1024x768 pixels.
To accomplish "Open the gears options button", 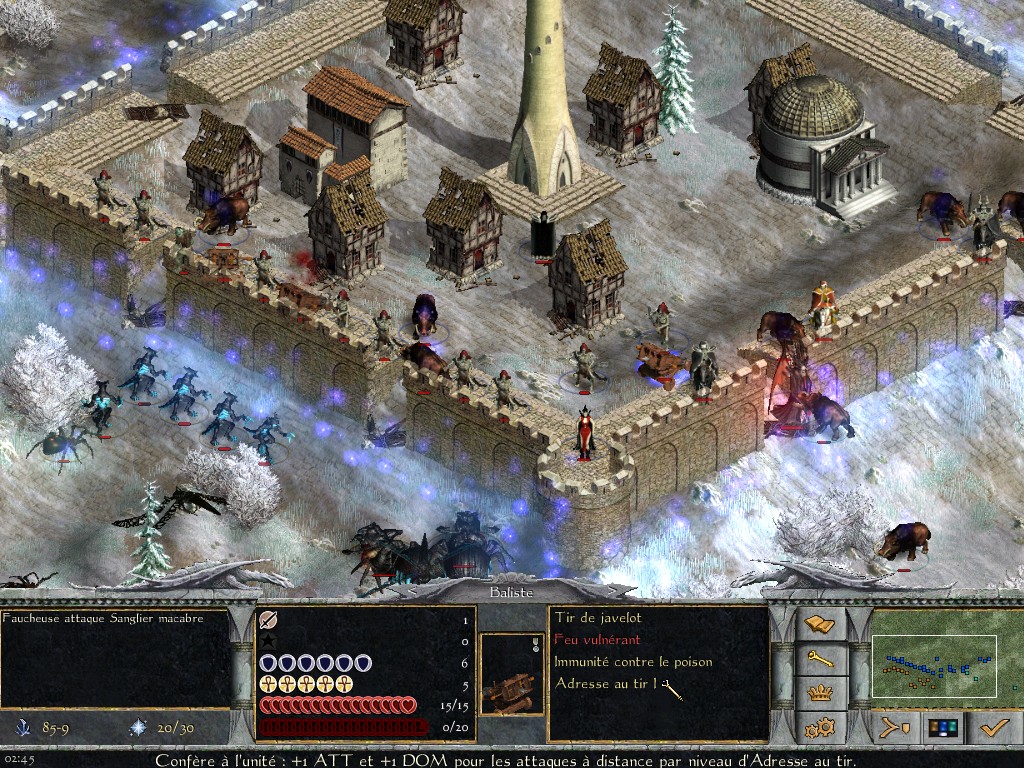I will tap(819, 726).
